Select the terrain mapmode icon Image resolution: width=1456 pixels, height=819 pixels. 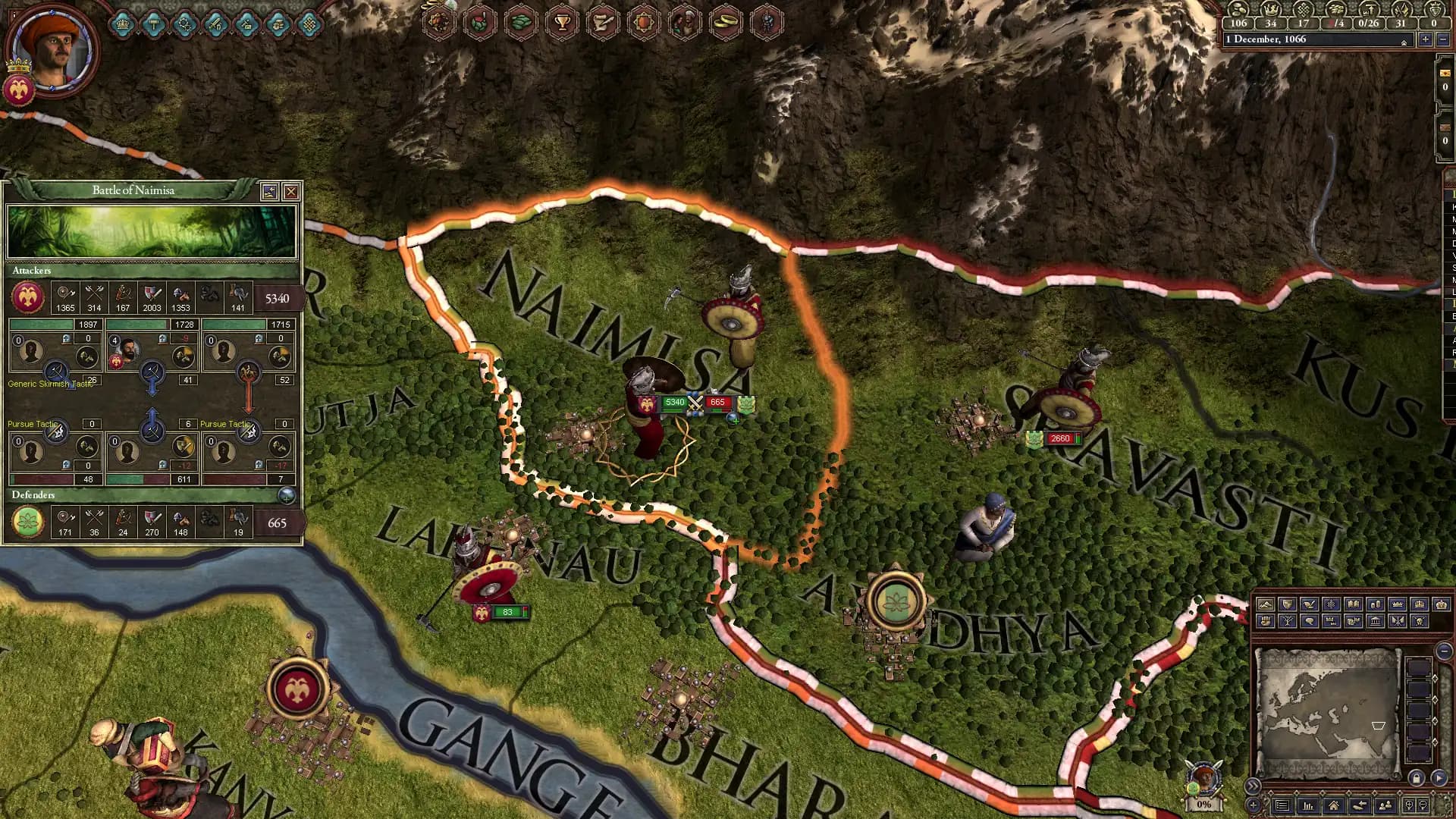pos(1264,604)
